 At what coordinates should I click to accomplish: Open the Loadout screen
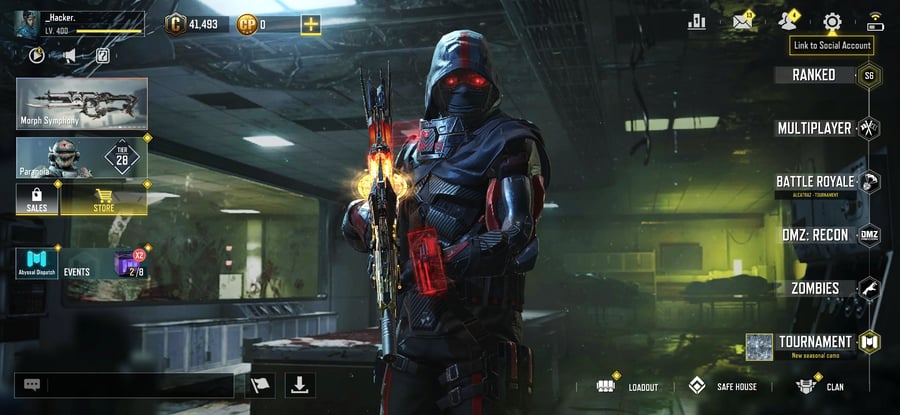(628, 386)
